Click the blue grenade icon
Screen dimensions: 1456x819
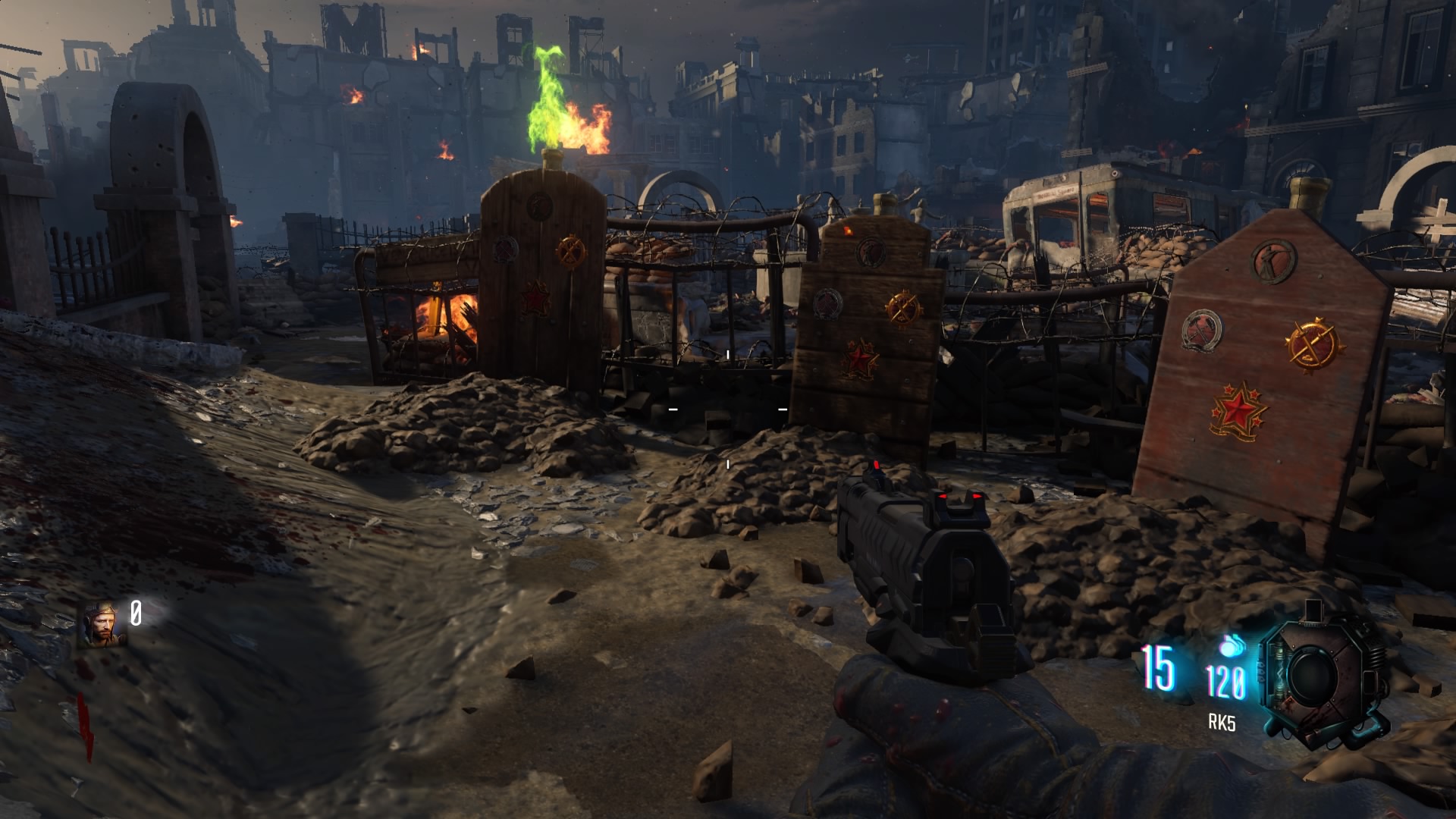[1232, 648]
